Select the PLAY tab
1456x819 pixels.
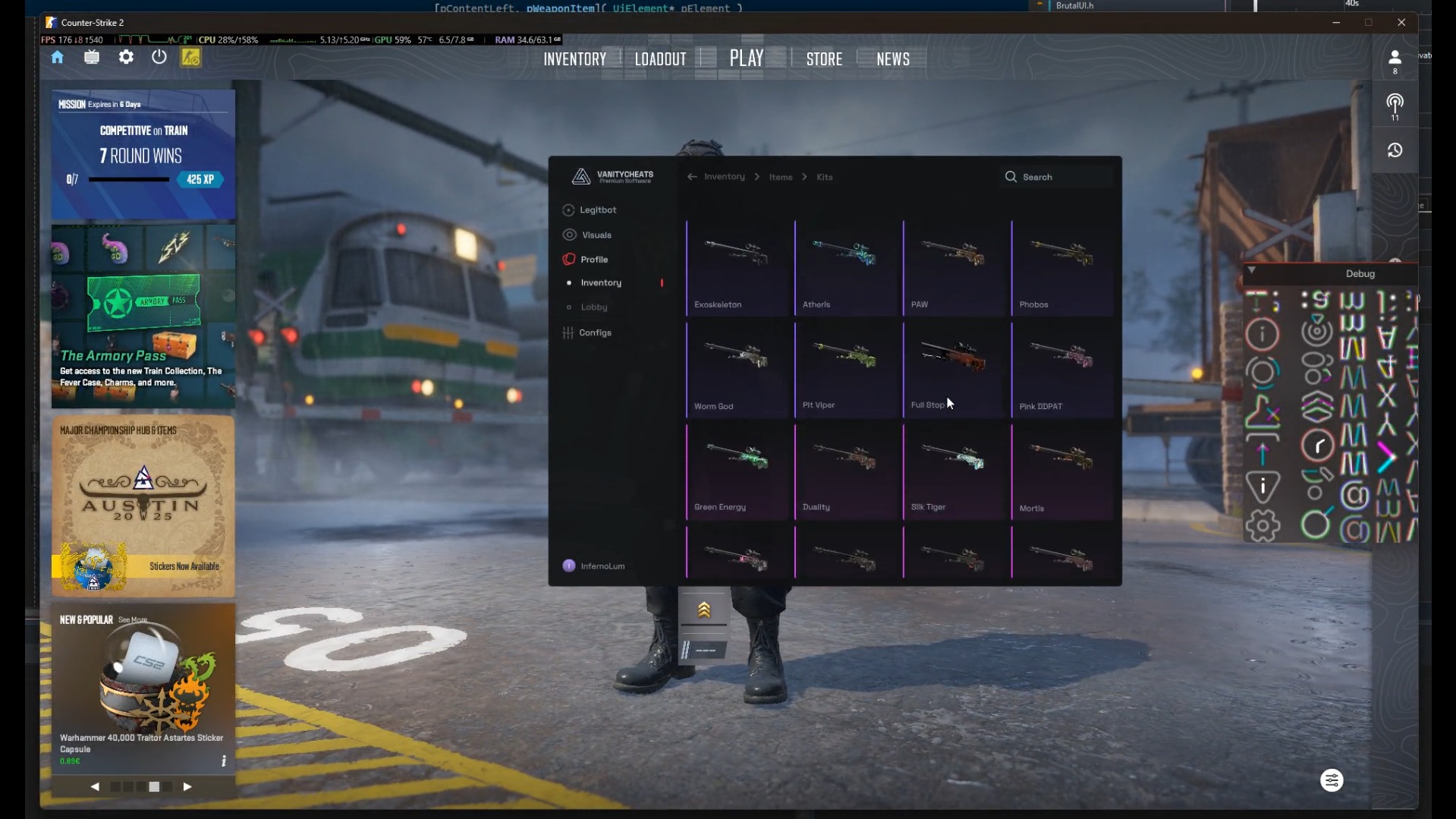747,58
